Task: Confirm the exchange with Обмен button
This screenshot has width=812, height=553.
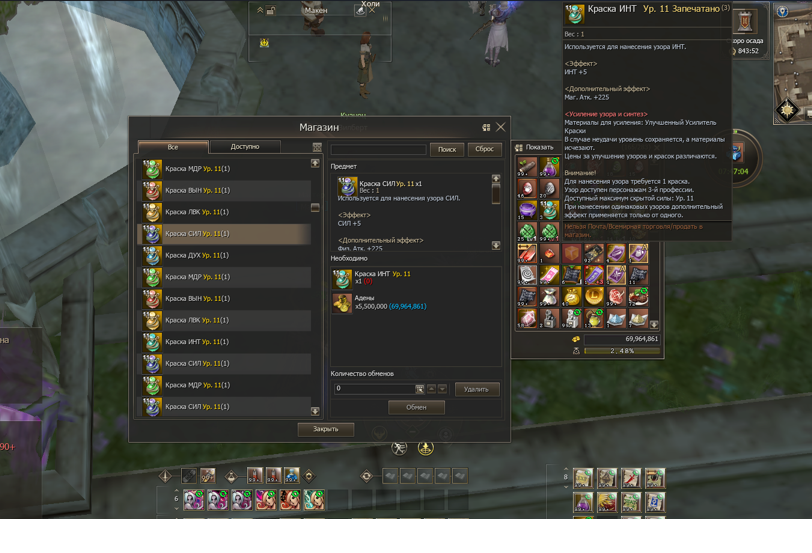Action: 416,407
